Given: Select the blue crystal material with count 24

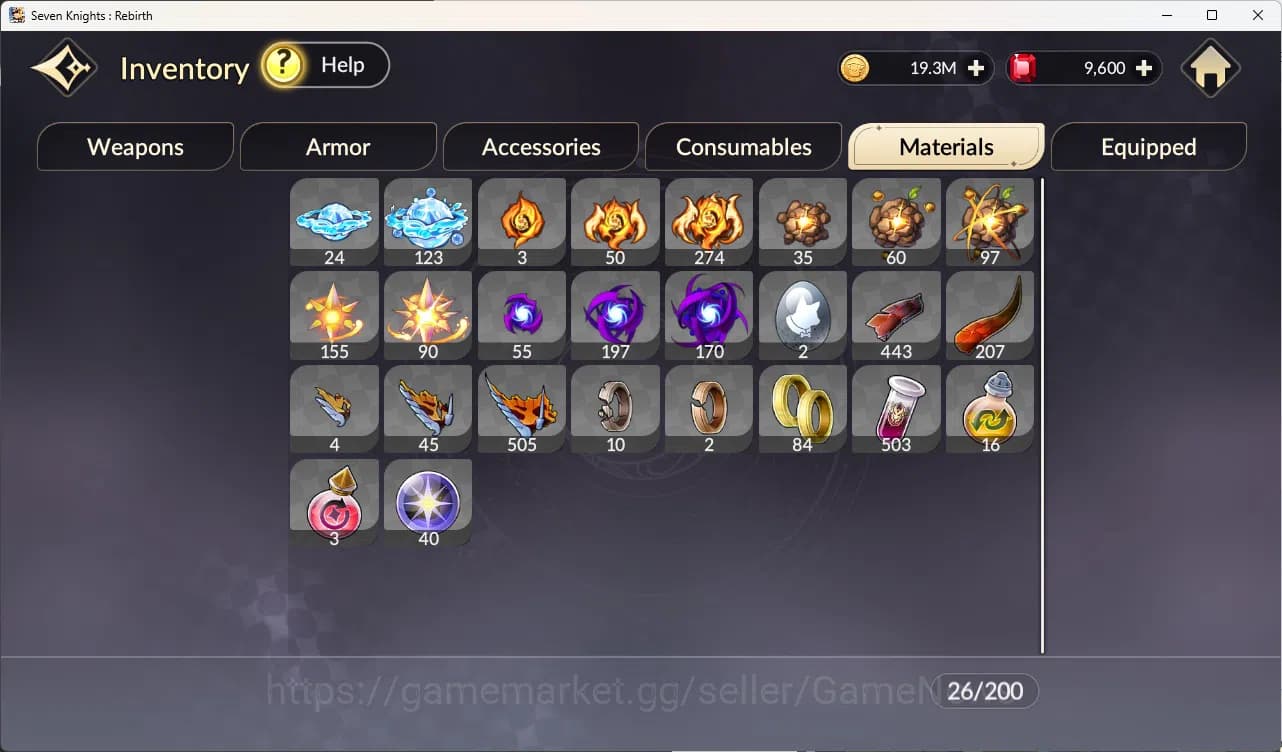Looking at the screenshot, I should click(334, 215).
